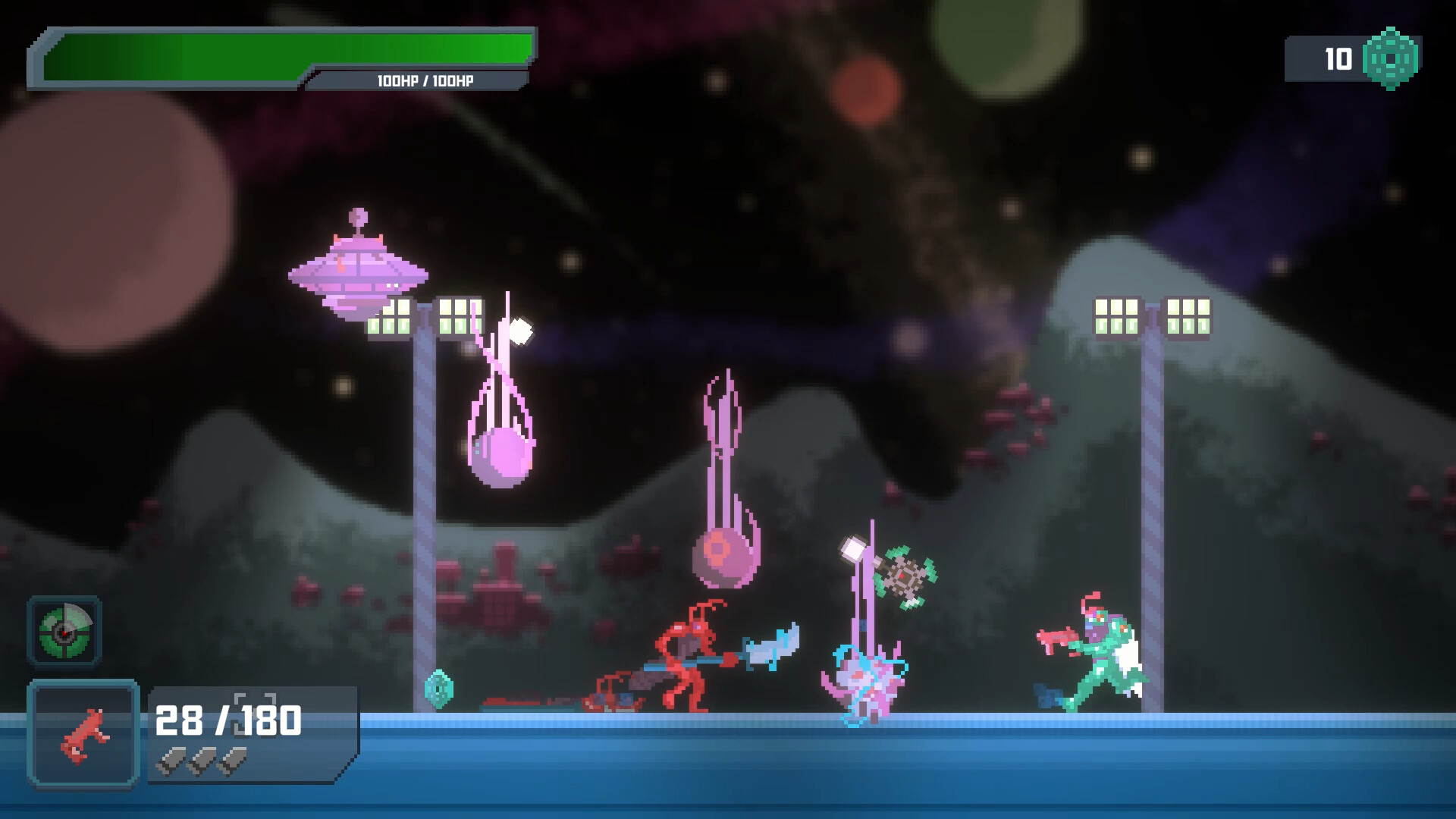The image size is (1456, 819).
Task: Click the teal gem currency icon
Action: tap(1390, 58)
